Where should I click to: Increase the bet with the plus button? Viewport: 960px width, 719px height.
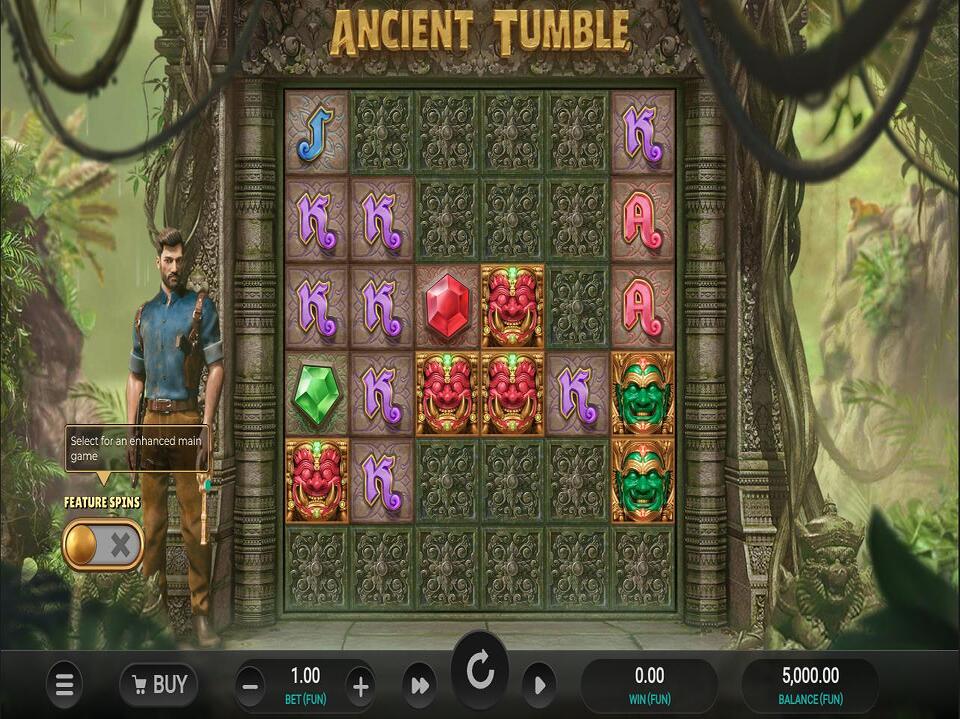click(361, 686)
